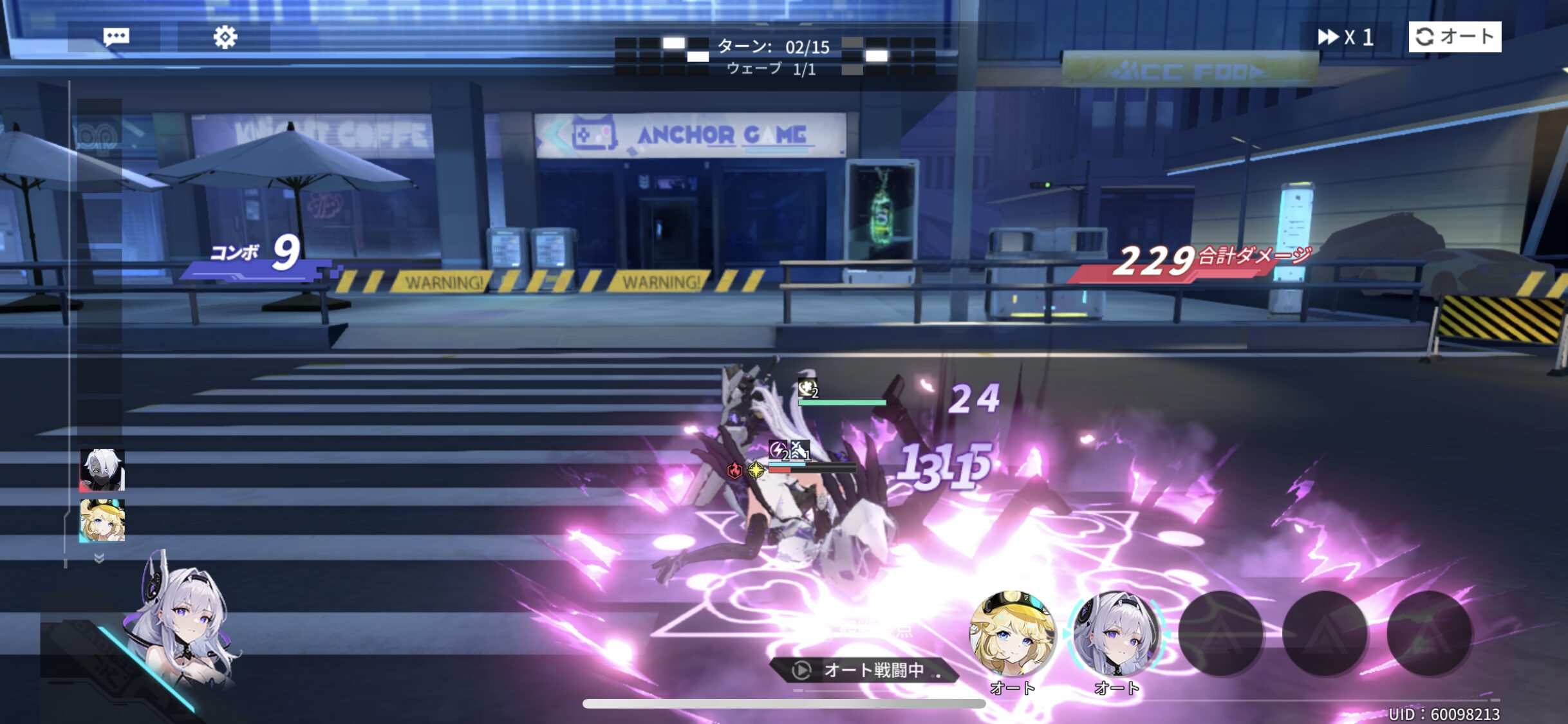Change the X1 battle speed
This screenshot has width=1568, height=724.
click(x=1345, y=37)
